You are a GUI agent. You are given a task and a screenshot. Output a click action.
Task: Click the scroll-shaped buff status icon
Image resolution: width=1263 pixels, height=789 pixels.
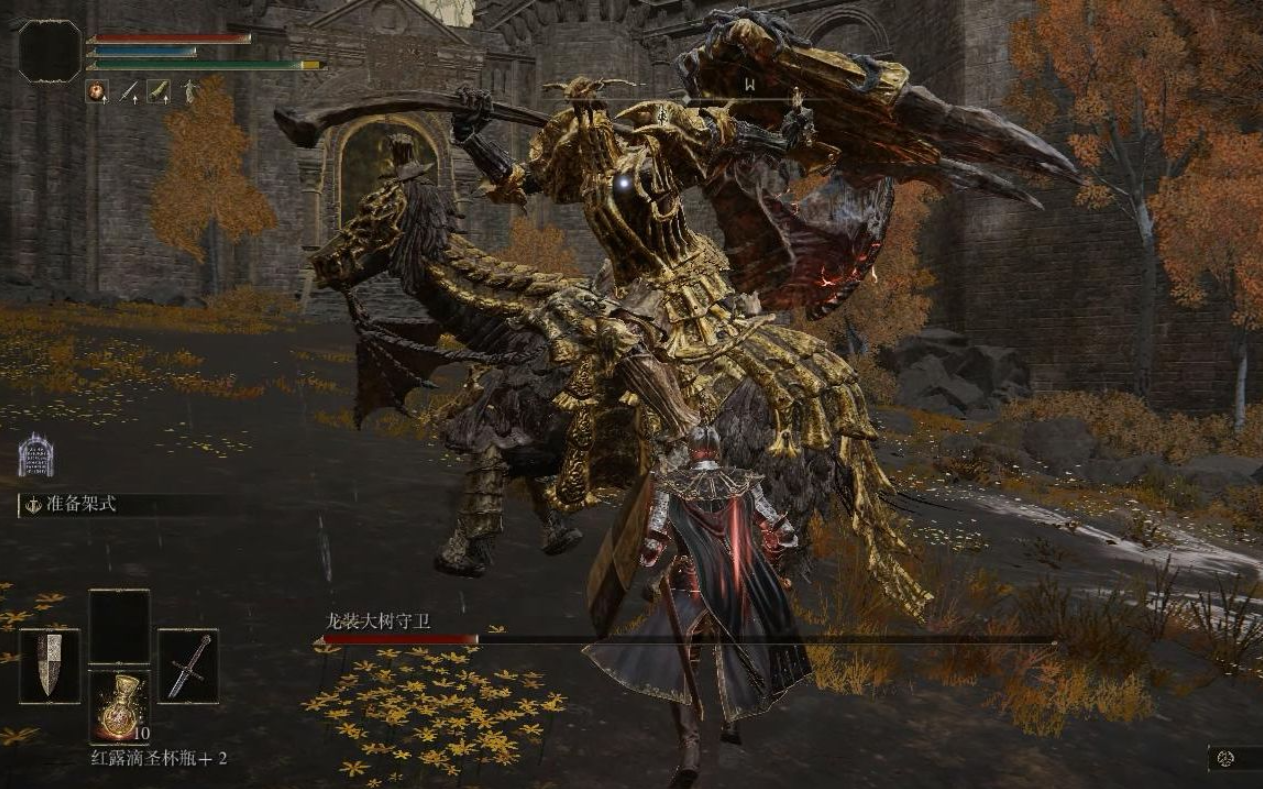tap(159, 92)
